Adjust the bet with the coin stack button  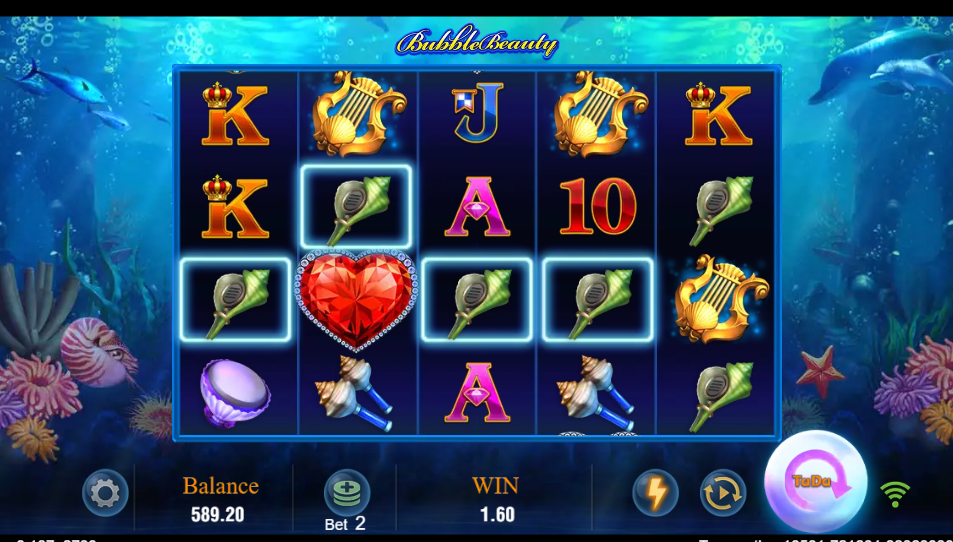pyautogui.click(x=346, y=492)
